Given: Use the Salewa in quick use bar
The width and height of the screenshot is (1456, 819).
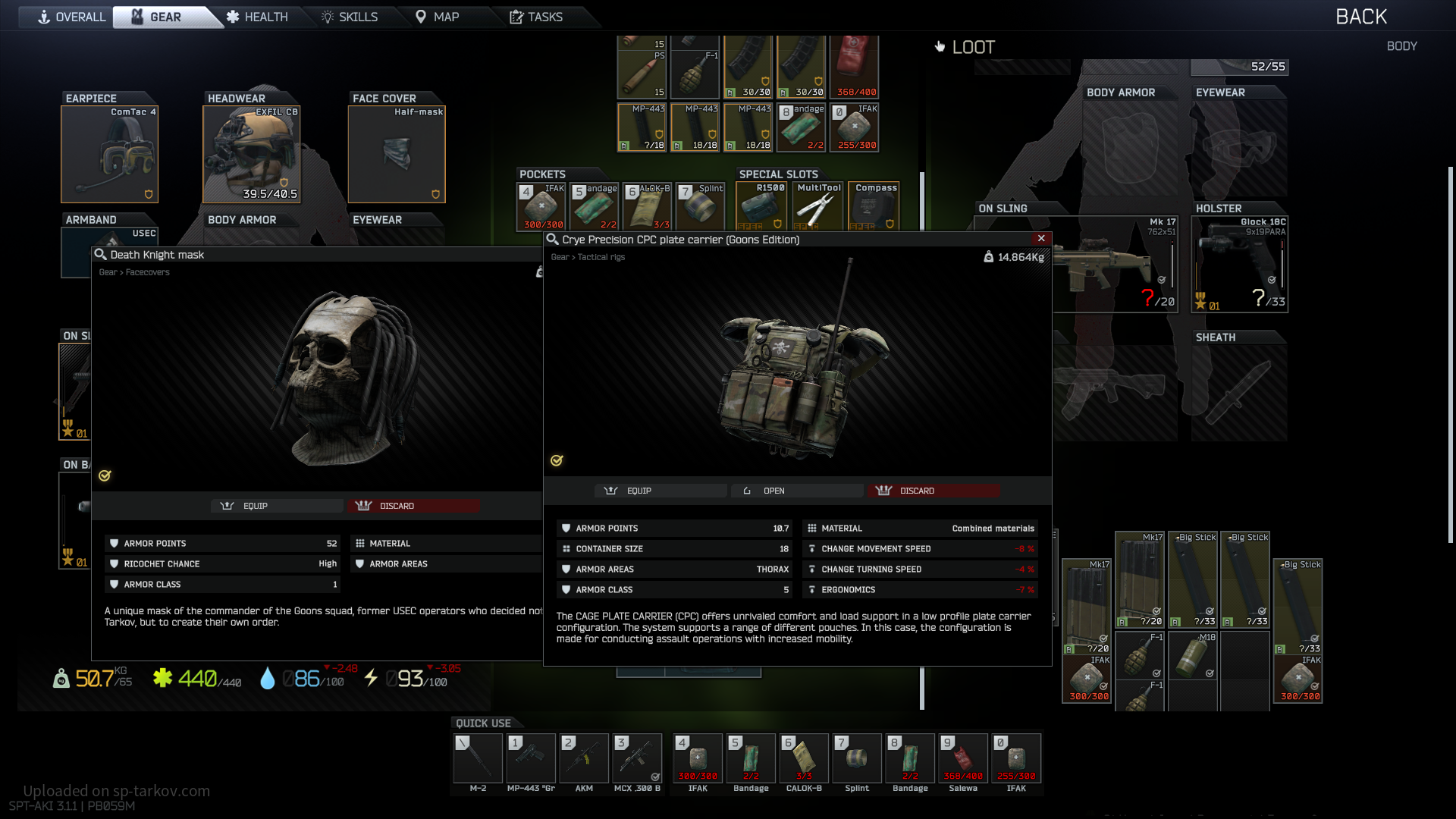Looking at the screenshot, I should (963, 758).
